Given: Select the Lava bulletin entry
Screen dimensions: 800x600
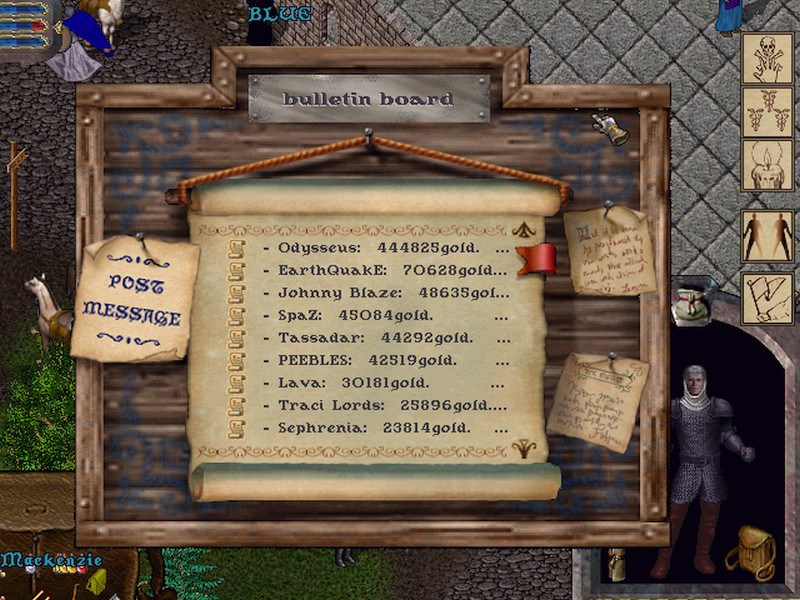Looking at the screenshot, I should point(370,383).
